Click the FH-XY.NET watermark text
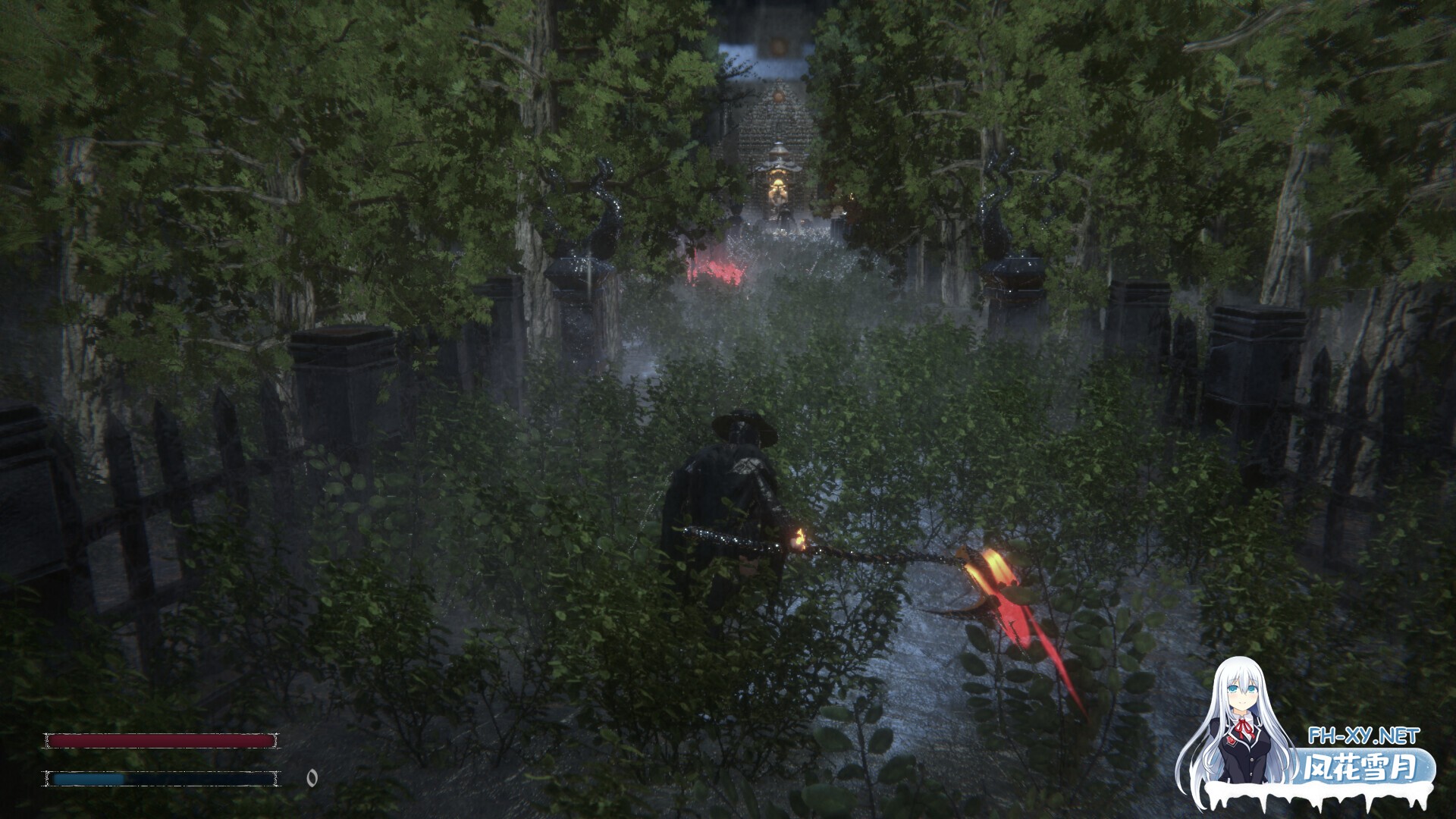 (1363, 736)
